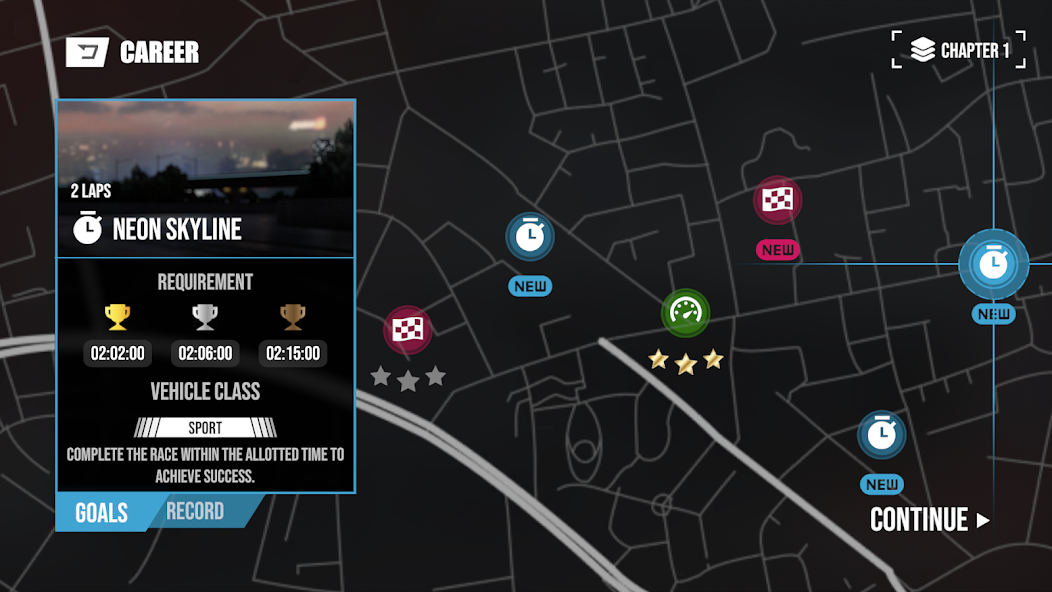
Task: Click the Career logo icon
Action: (87, 52)
